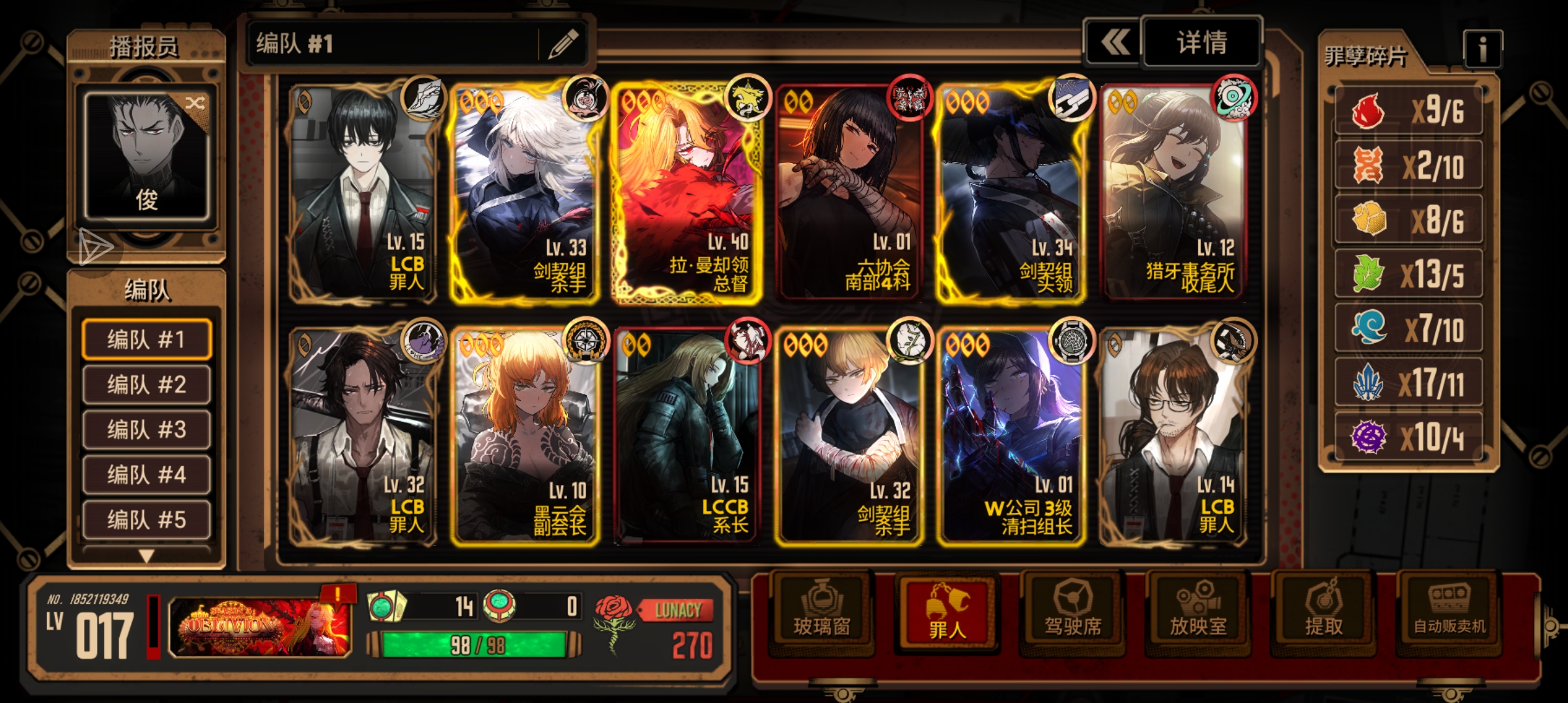
Task: Select 编队 #5 team tab
Action: [147, 519]
